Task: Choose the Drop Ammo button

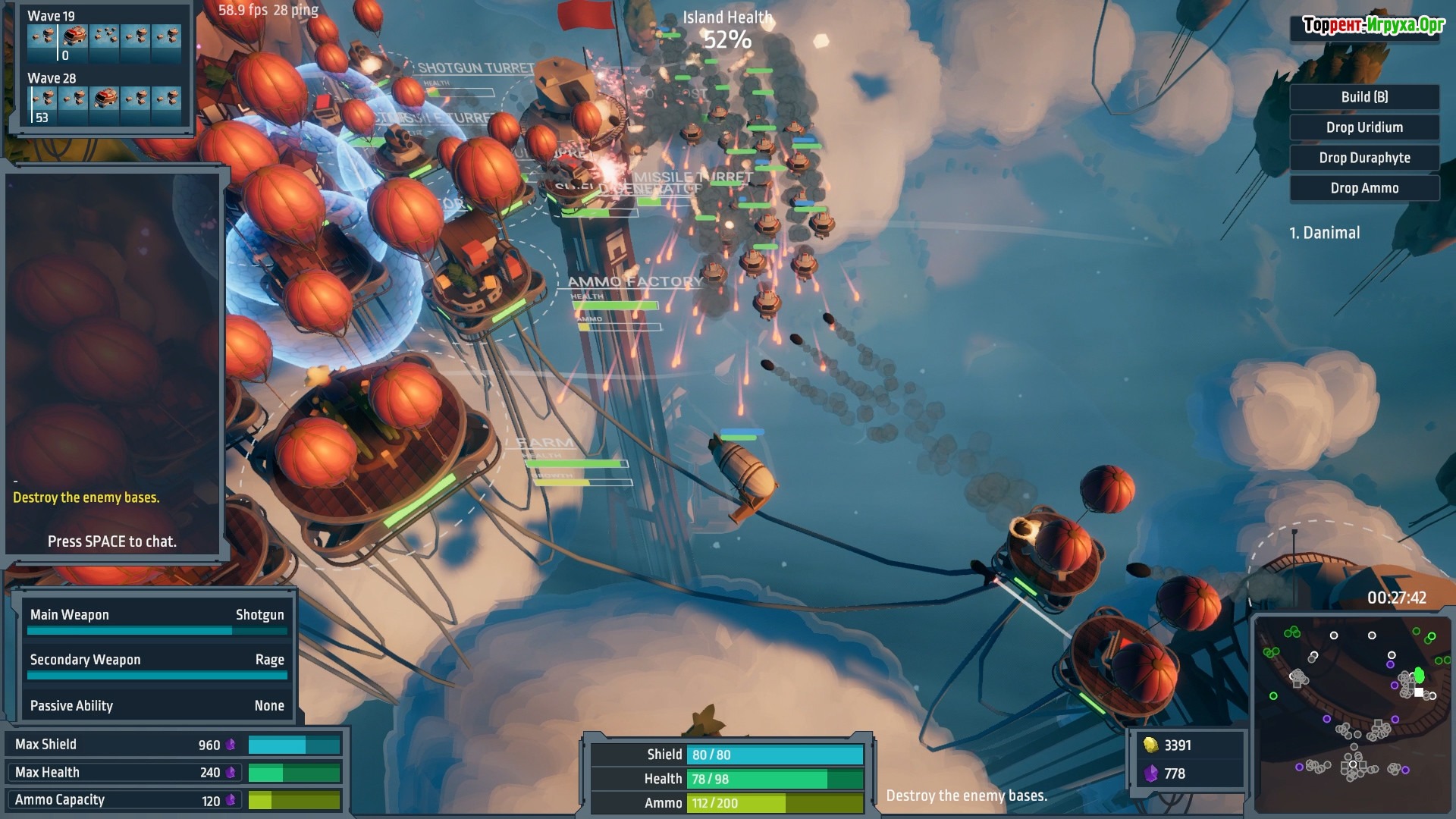Action: pos(1363,188)
